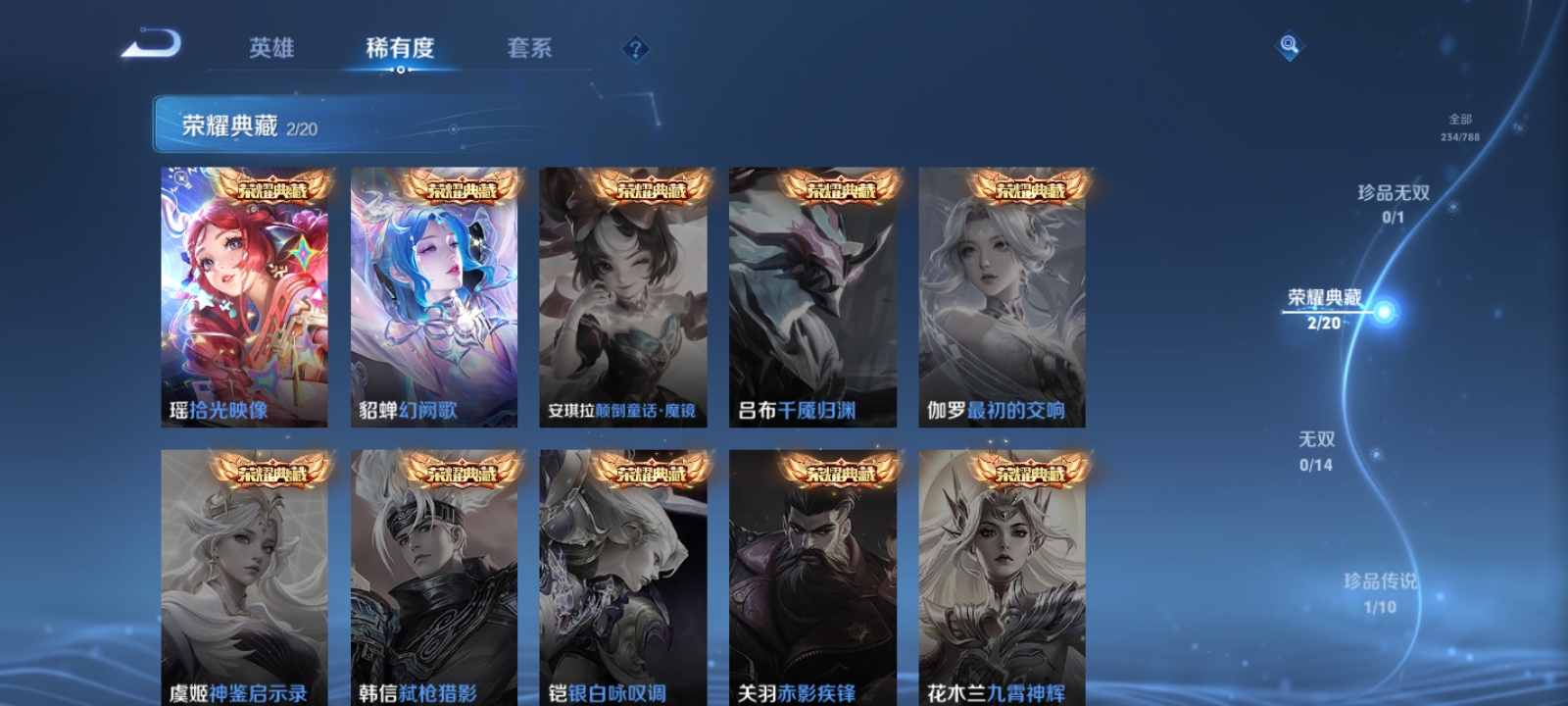The height and width of the screenshot is (706, 1568).
Task: Open the 瑶 拾光映像 skin card
Action: click(x=242, y=294)
